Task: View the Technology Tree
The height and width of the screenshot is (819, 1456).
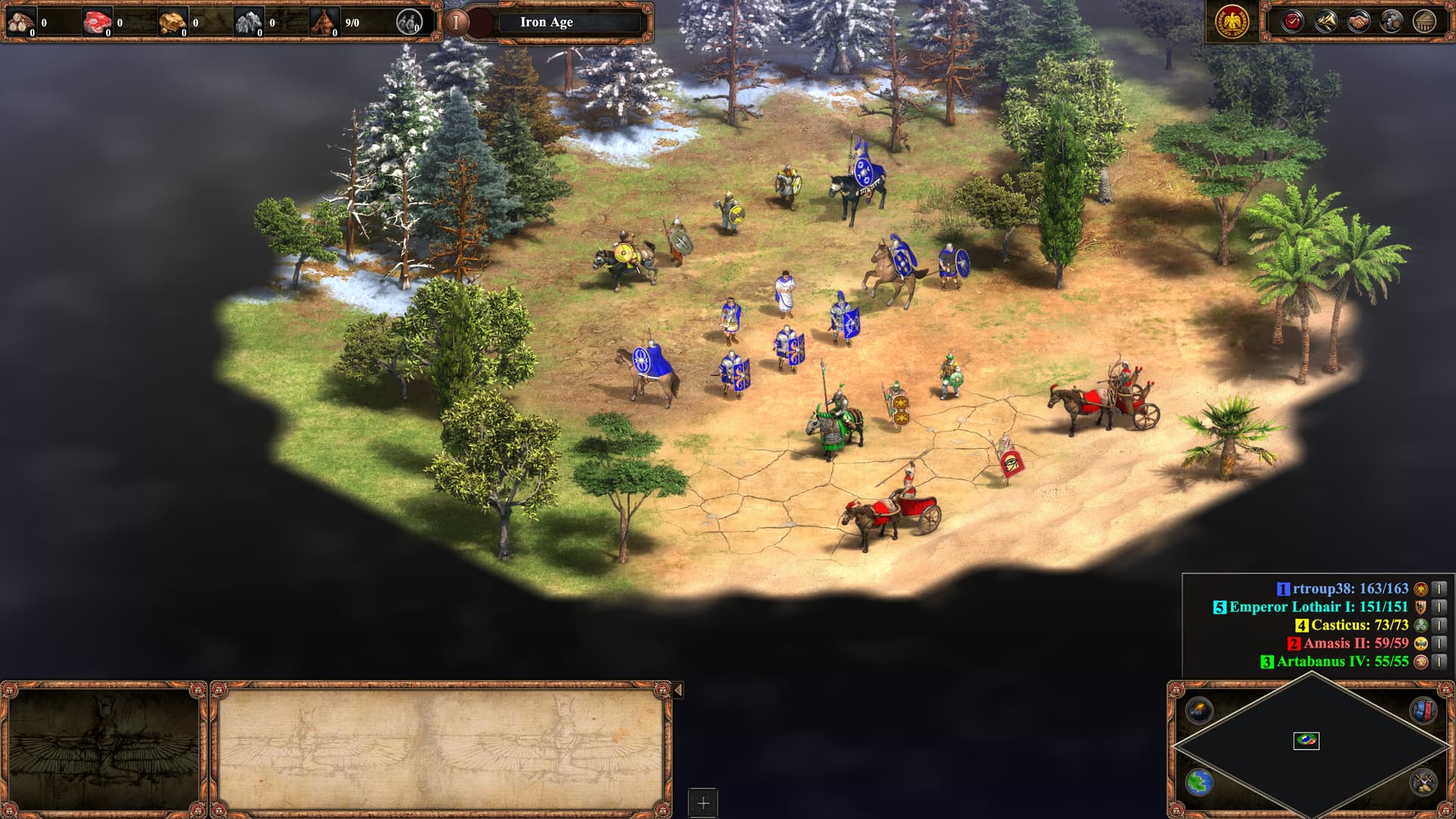Action: coord(1393,20)
